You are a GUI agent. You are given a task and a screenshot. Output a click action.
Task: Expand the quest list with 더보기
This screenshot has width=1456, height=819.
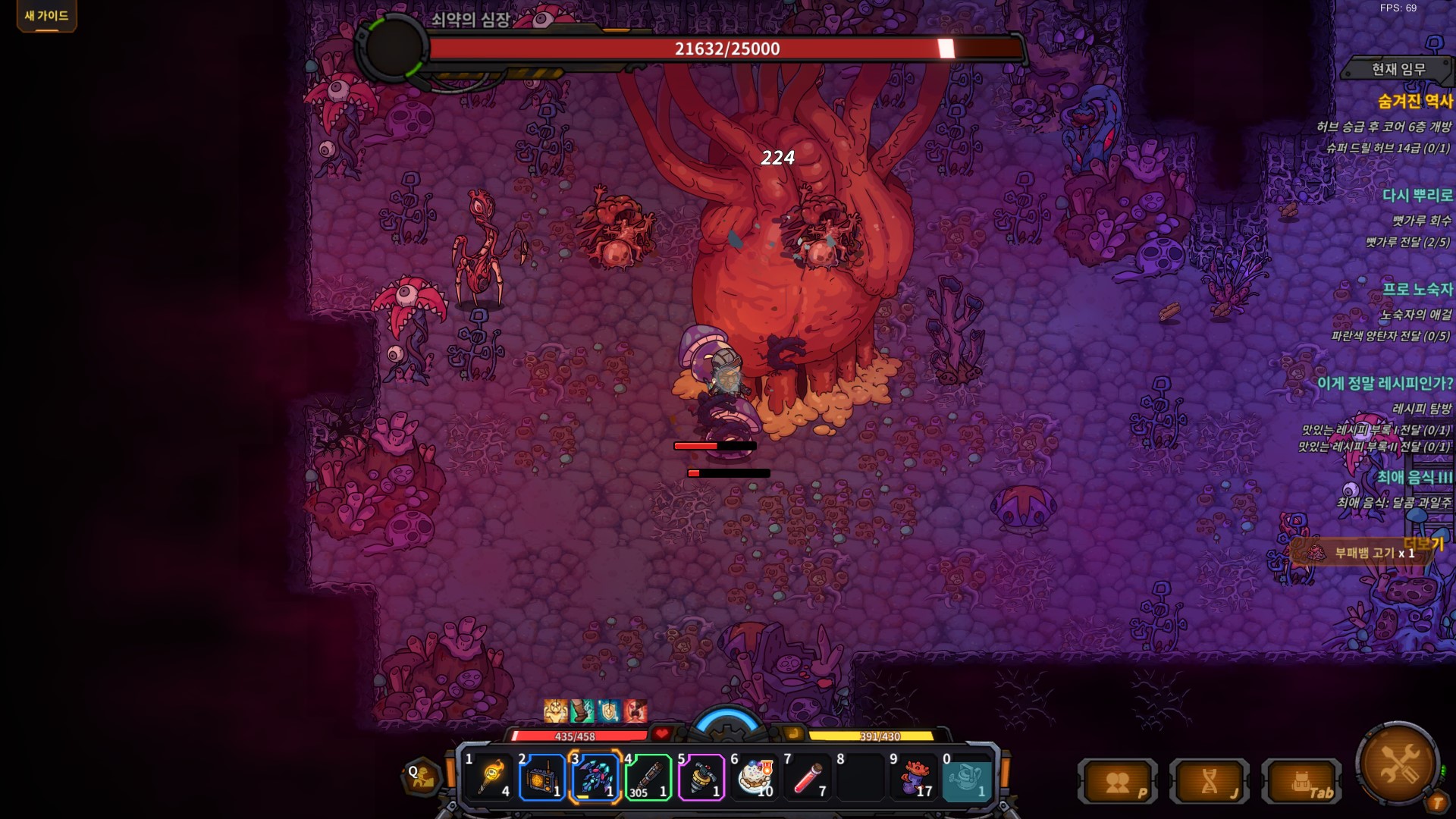point(1423,543)
